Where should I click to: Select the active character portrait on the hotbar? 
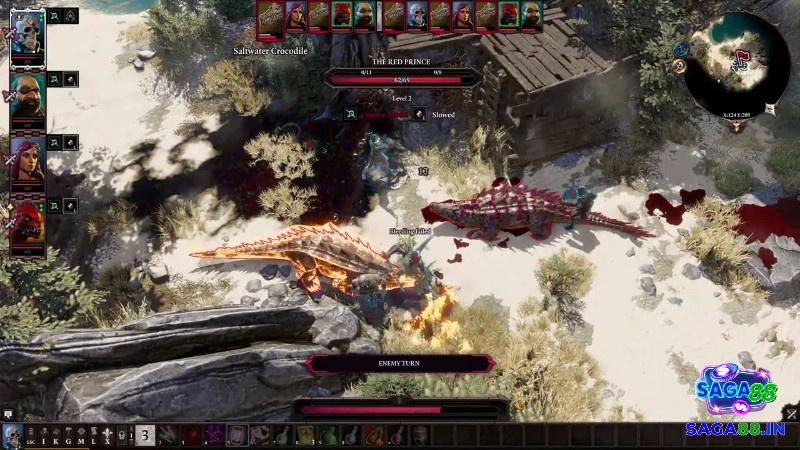[x=11, y=434]
